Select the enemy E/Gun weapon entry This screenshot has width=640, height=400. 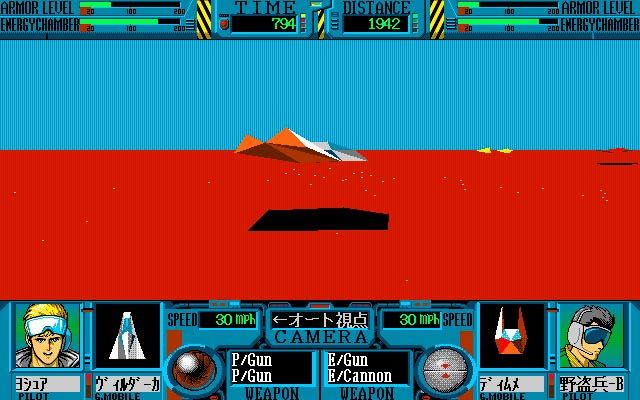click(x=349, y=359)
